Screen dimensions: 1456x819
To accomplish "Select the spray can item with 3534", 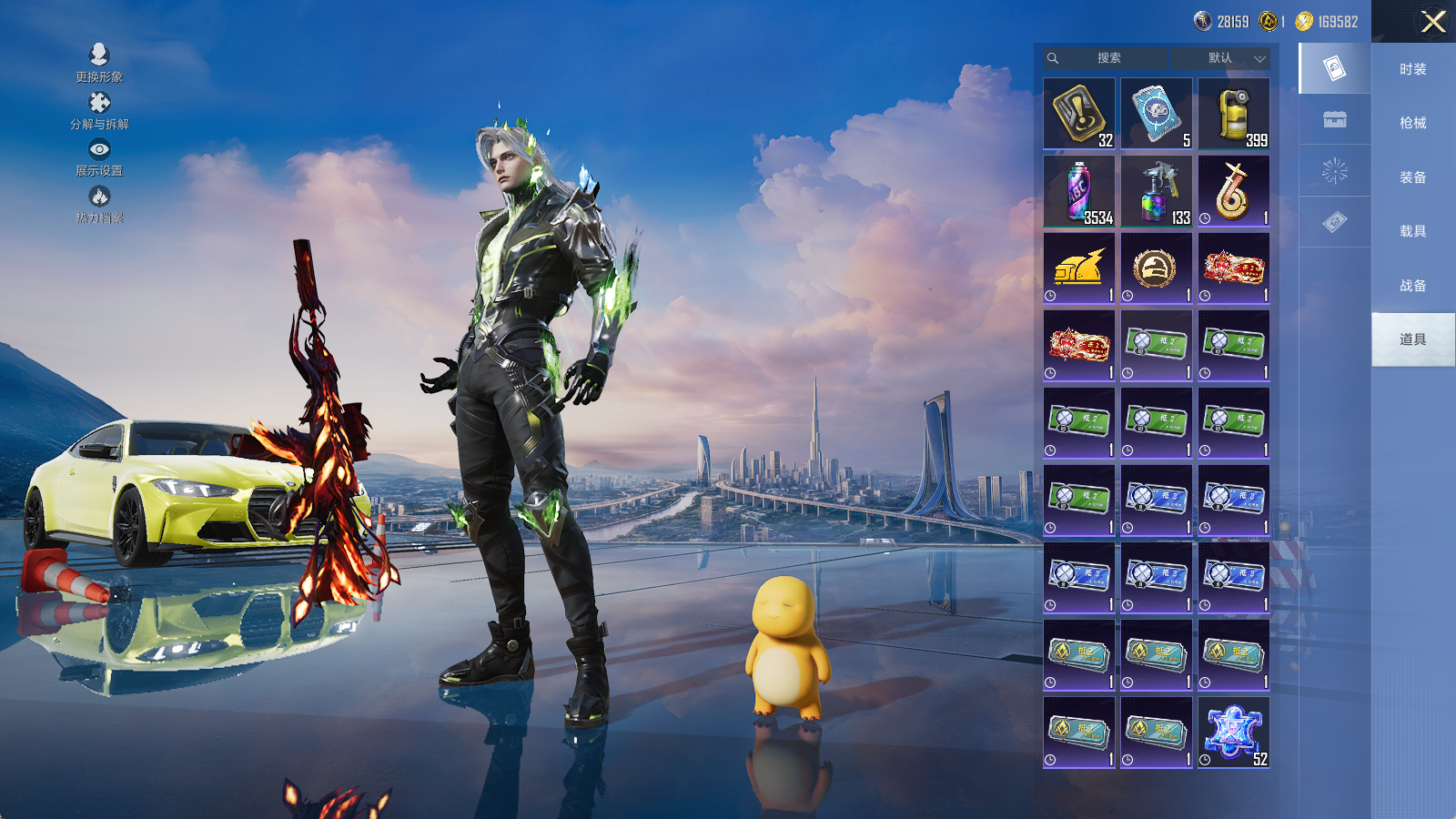I will tap(1078, 191).
